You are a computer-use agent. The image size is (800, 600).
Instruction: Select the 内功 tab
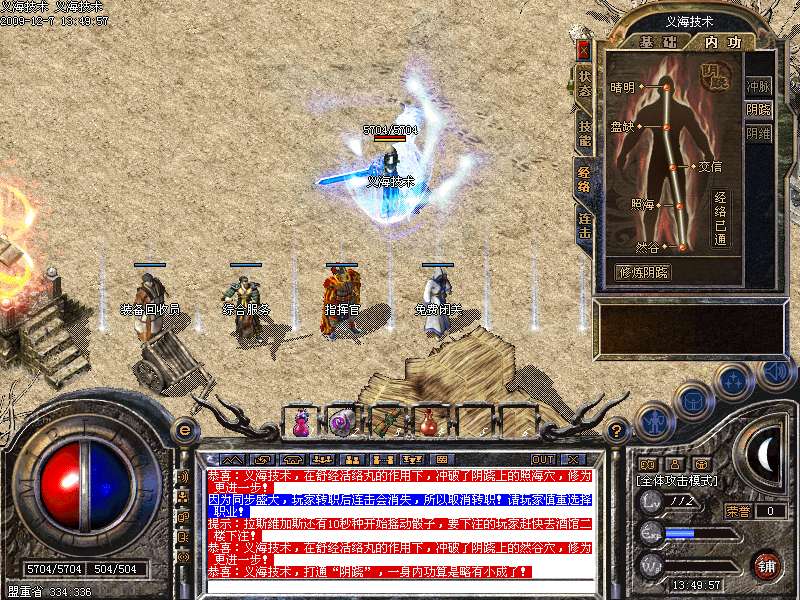point(722,42)
